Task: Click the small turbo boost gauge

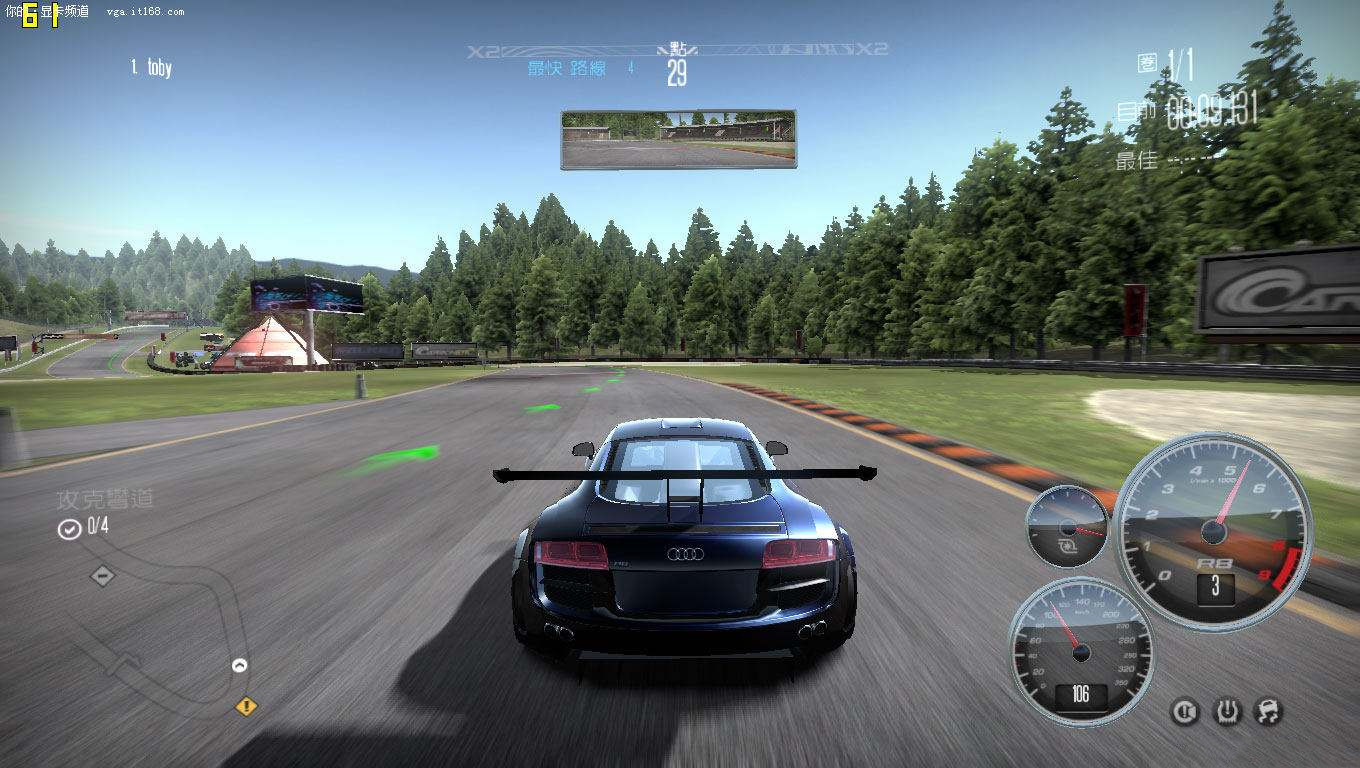Action: tap(1066, 526)
